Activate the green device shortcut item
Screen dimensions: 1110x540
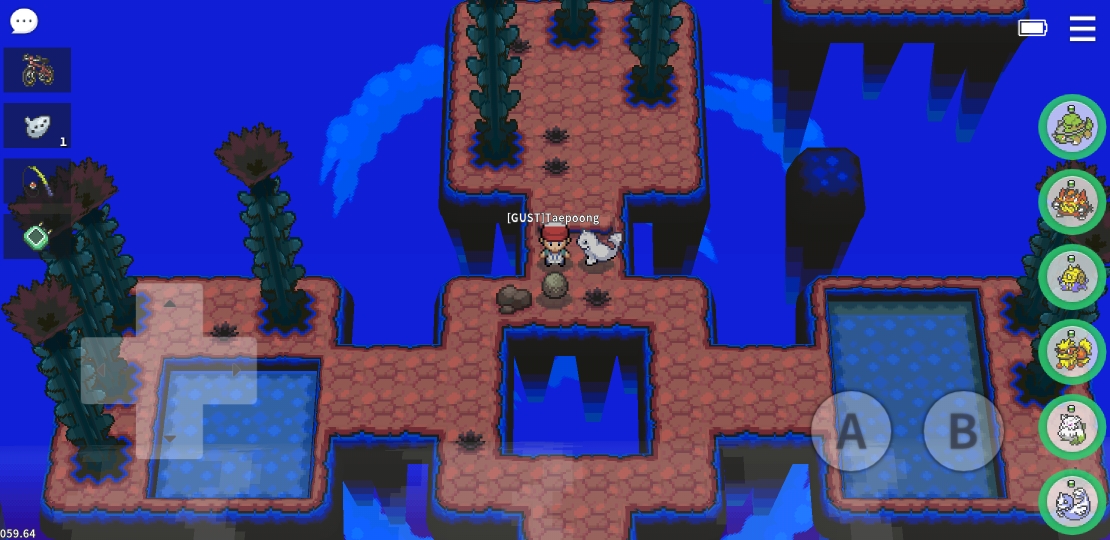coord(37,237)
